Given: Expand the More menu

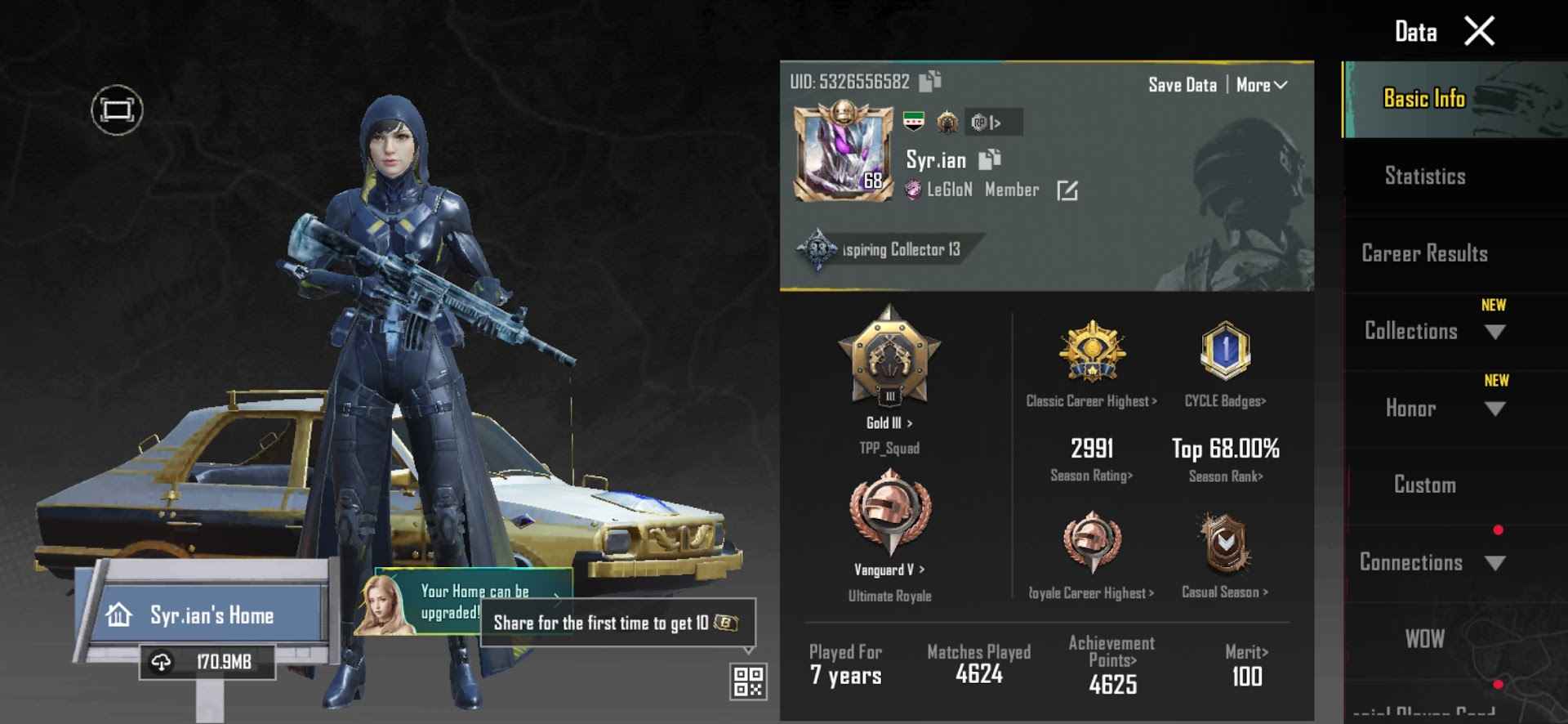Looking at the screenshot, I should click(x=1260, y=84).
